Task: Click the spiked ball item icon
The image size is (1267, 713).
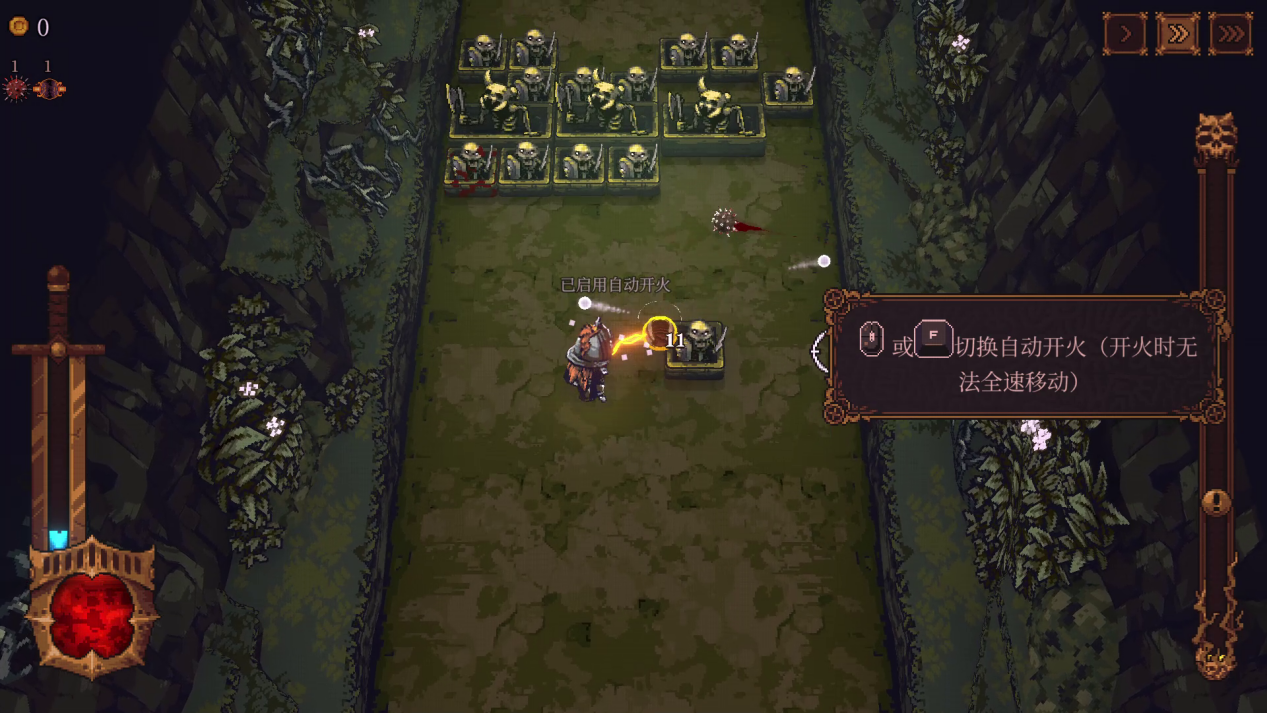Action: pyautogui.click(x=16, y=89)
